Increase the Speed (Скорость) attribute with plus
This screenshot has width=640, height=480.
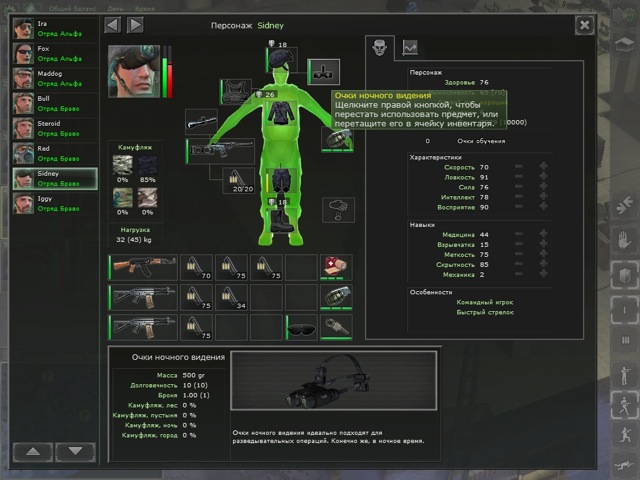[543, 167]
